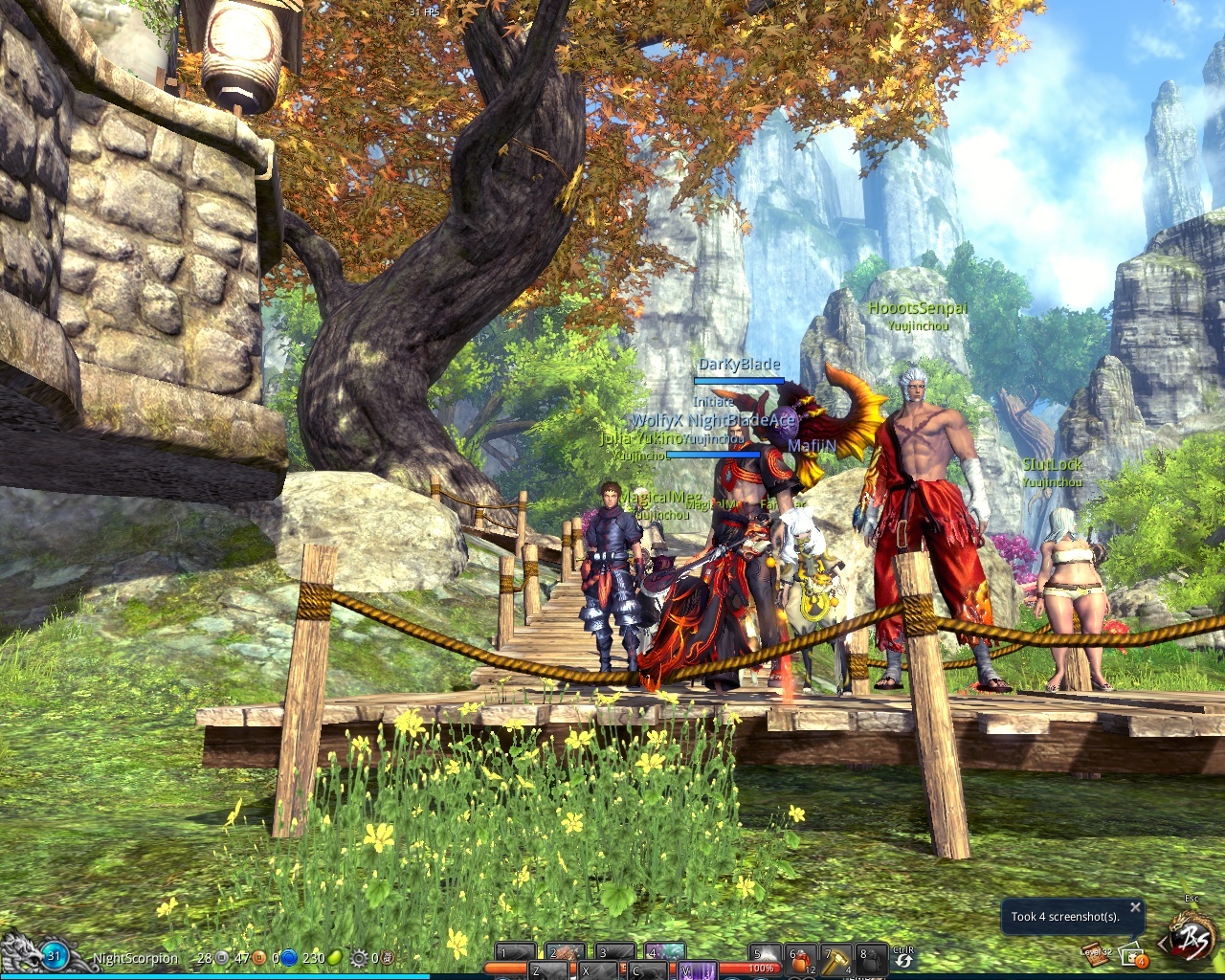Activate the skill in hotbar slot 2
This screenshot has height=980, width=1225.
(x=565, y=953)
